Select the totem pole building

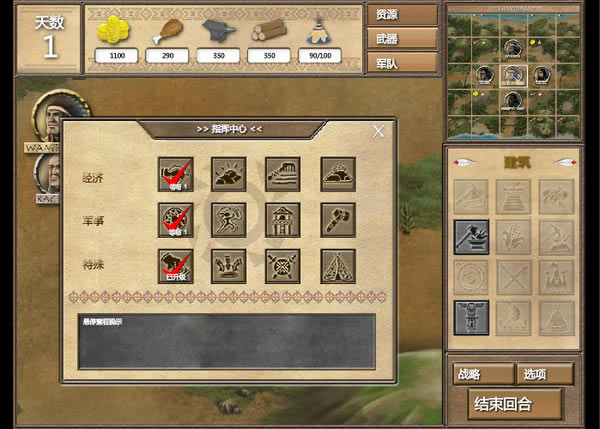point(471,317)
